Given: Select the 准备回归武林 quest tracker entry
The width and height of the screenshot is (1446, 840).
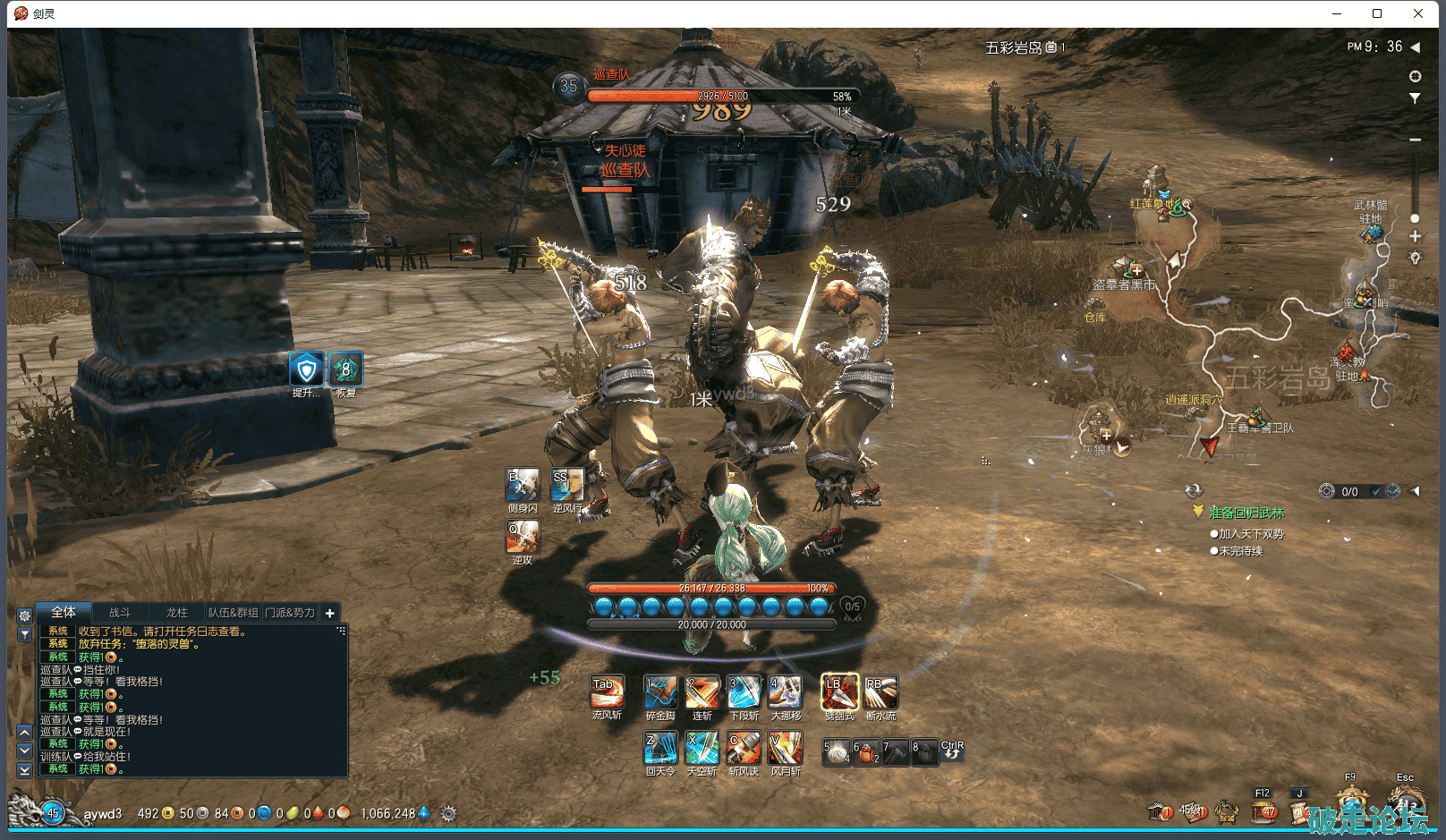Looking at the screenshot, I should tap(1246, 513).
